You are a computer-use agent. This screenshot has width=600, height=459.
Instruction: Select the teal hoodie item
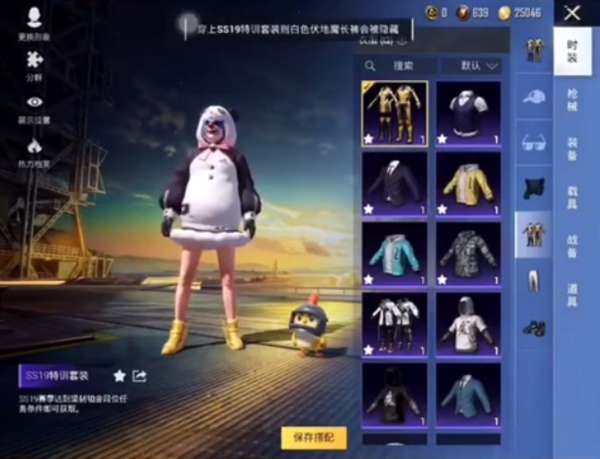point(394,254)
